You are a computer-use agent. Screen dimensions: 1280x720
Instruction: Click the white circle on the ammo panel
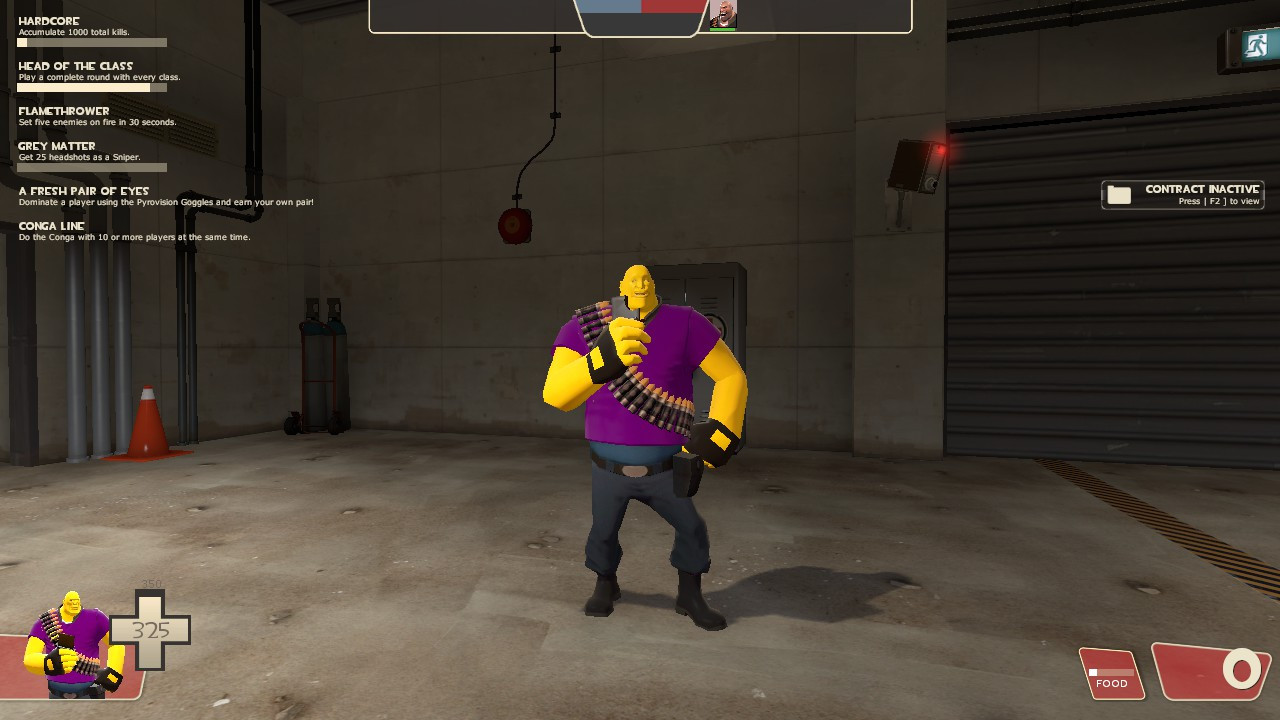tap(1240, 668)
